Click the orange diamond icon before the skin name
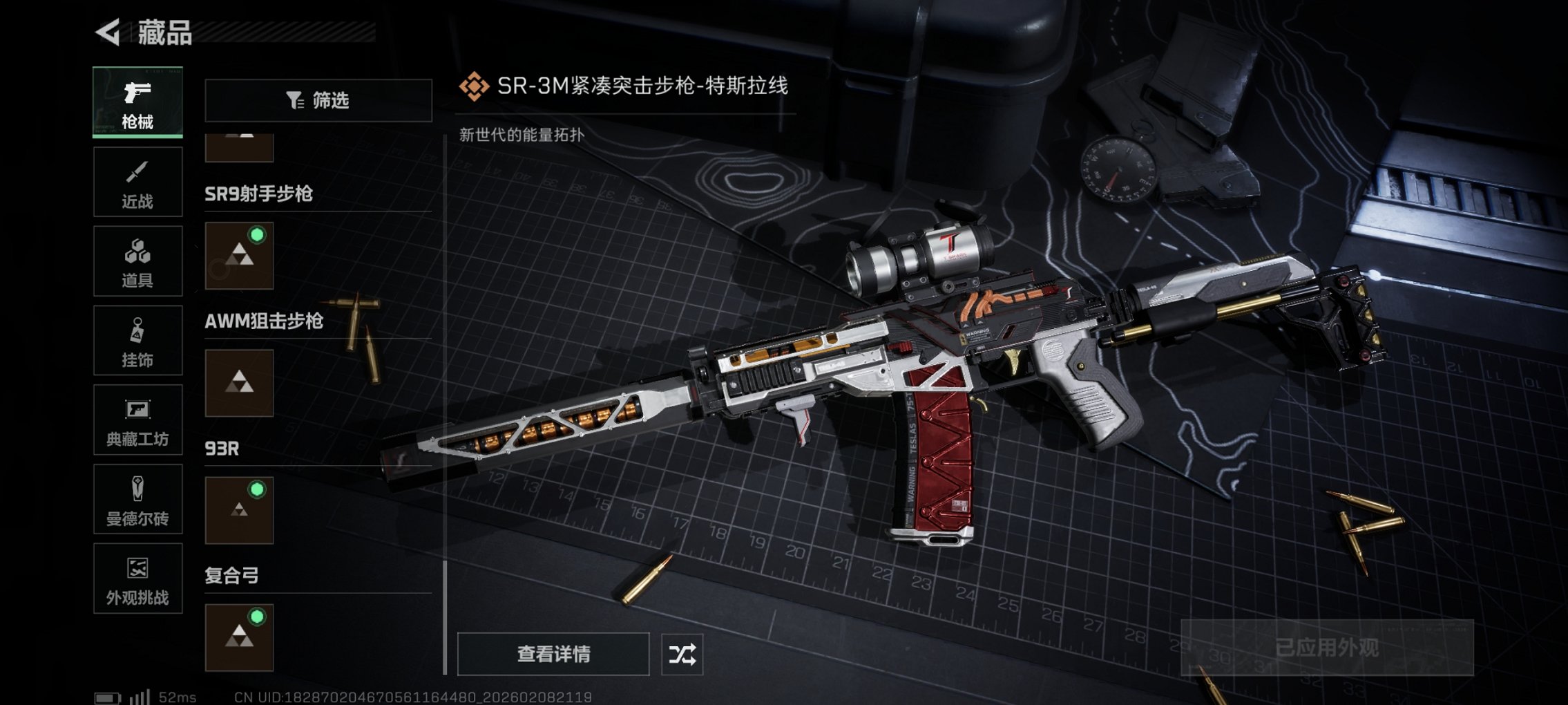1568x705 pixels. tap(475, 86)
